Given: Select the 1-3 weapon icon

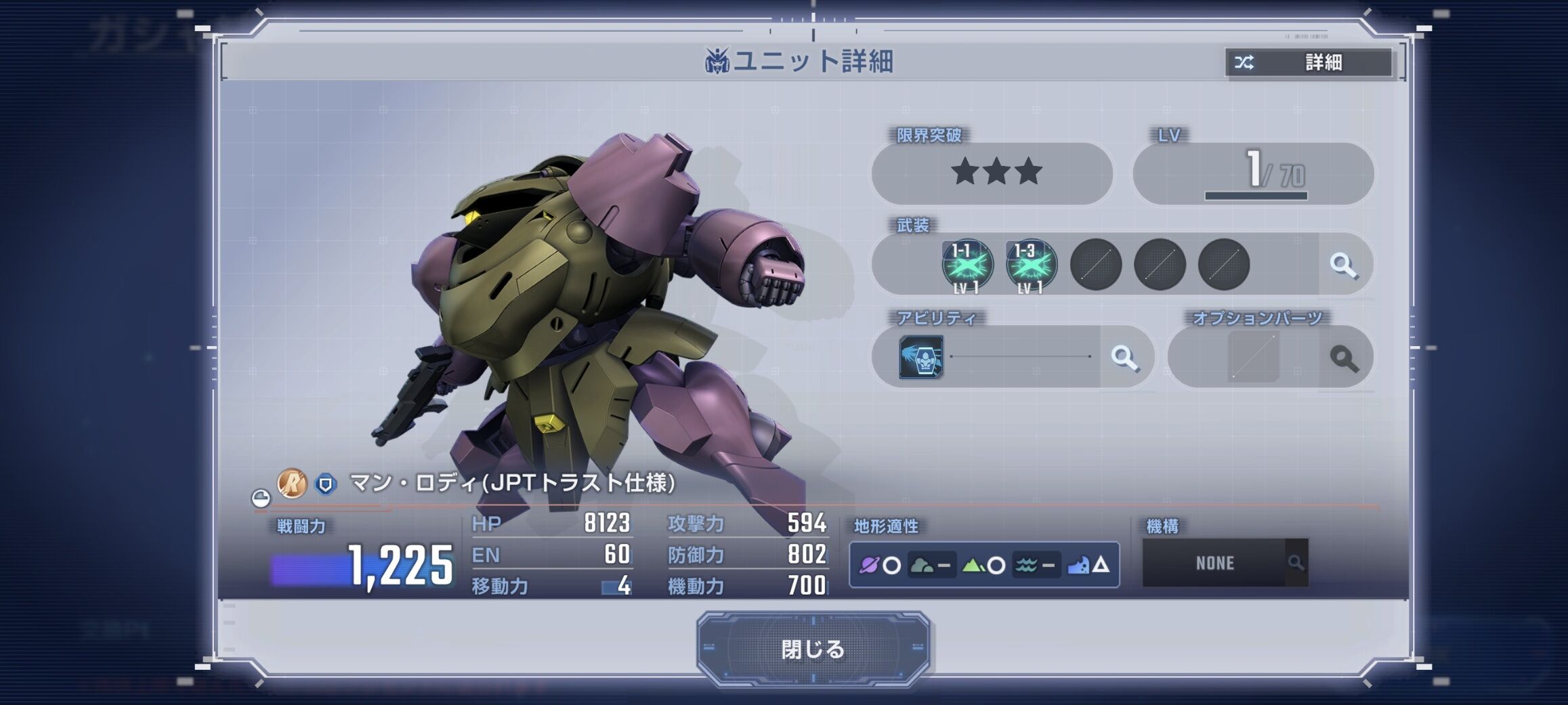Looking at the screenshot, I should tap(1031, 265).
